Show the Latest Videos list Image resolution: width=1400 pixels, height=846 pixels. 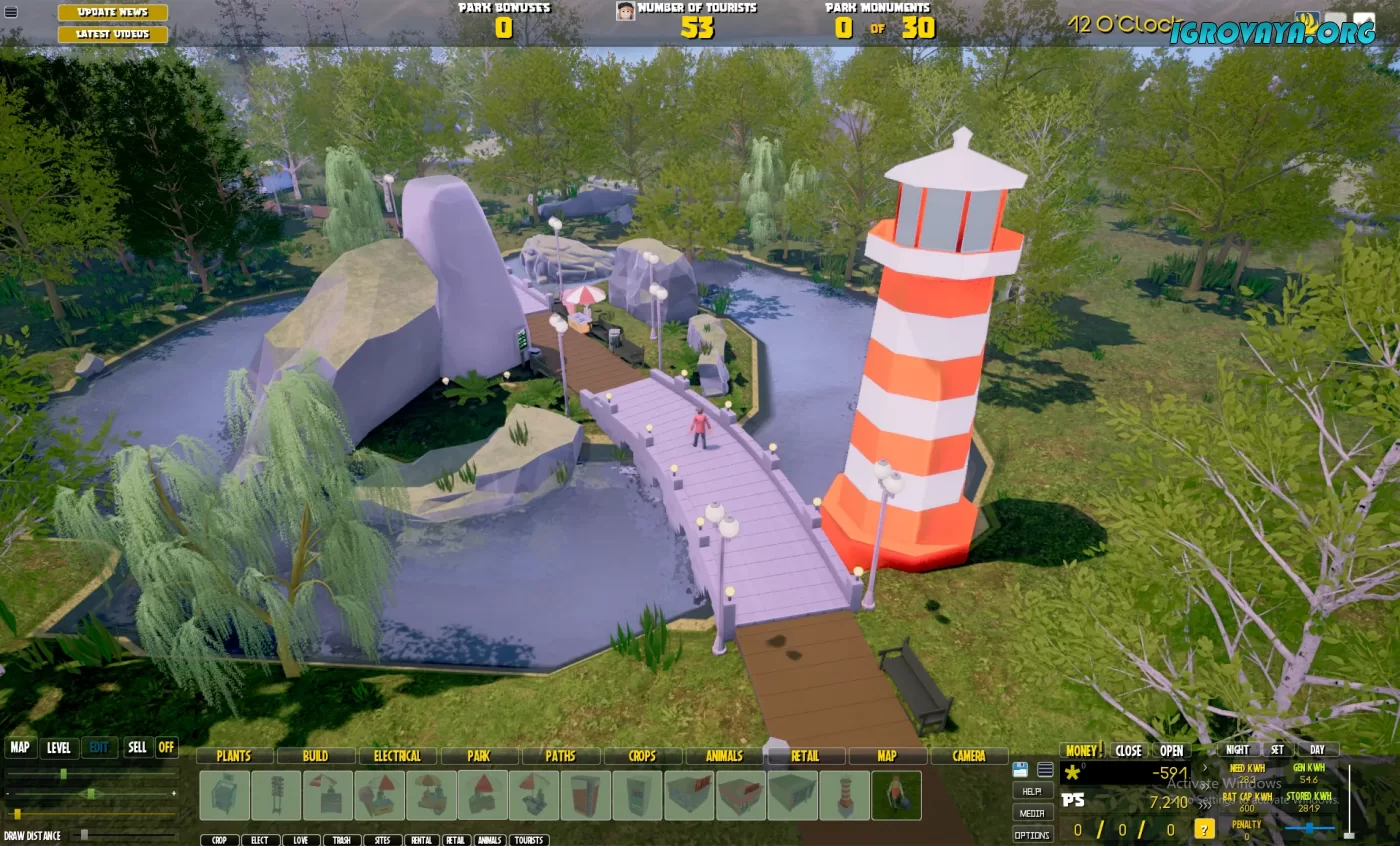point(112,34)
